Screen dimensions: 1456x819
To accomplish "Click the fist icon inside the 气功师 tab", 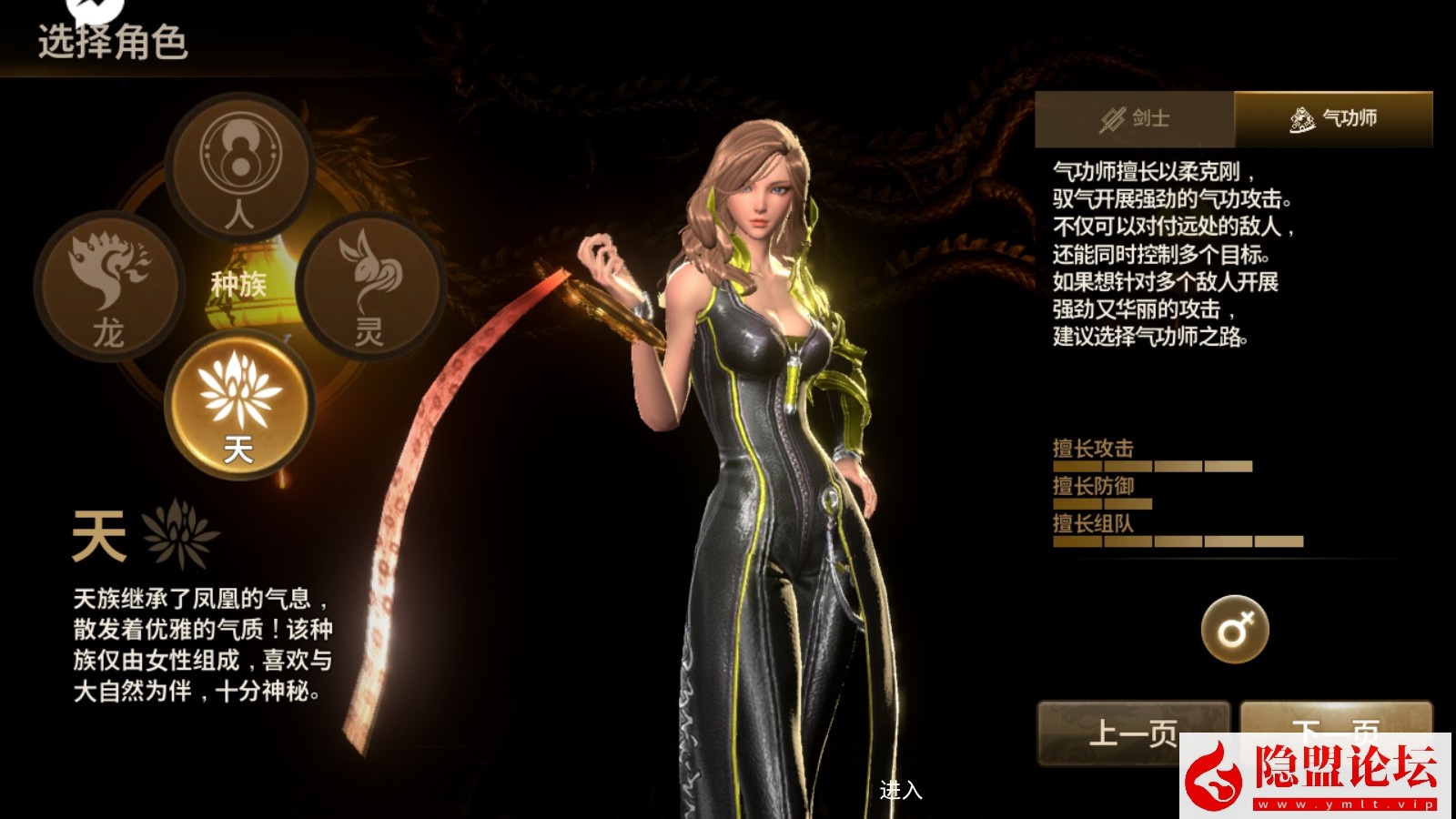I will [x=1301, y=116].
